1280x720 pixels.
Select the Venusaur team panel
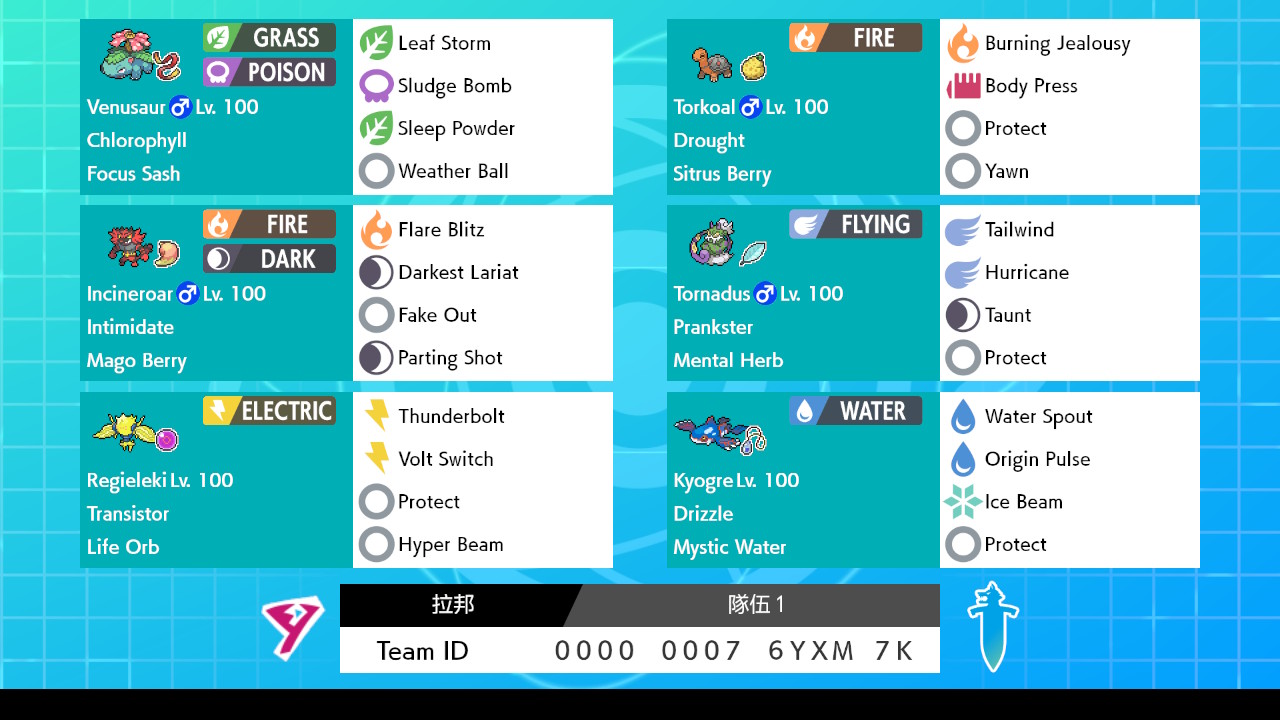click(216, 107)
